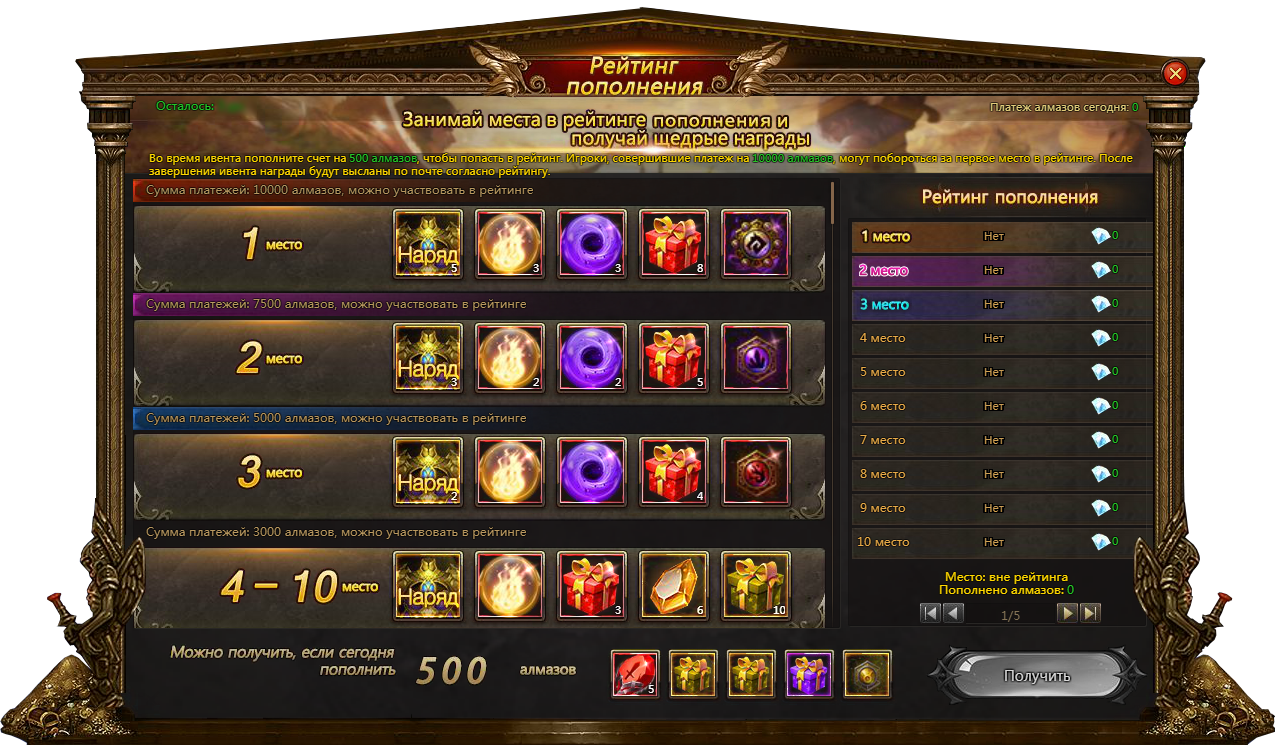Screen dimensions: 1275x745
Task: Inspect the purple orb reward for 2nd place
Action: [592, 358]
